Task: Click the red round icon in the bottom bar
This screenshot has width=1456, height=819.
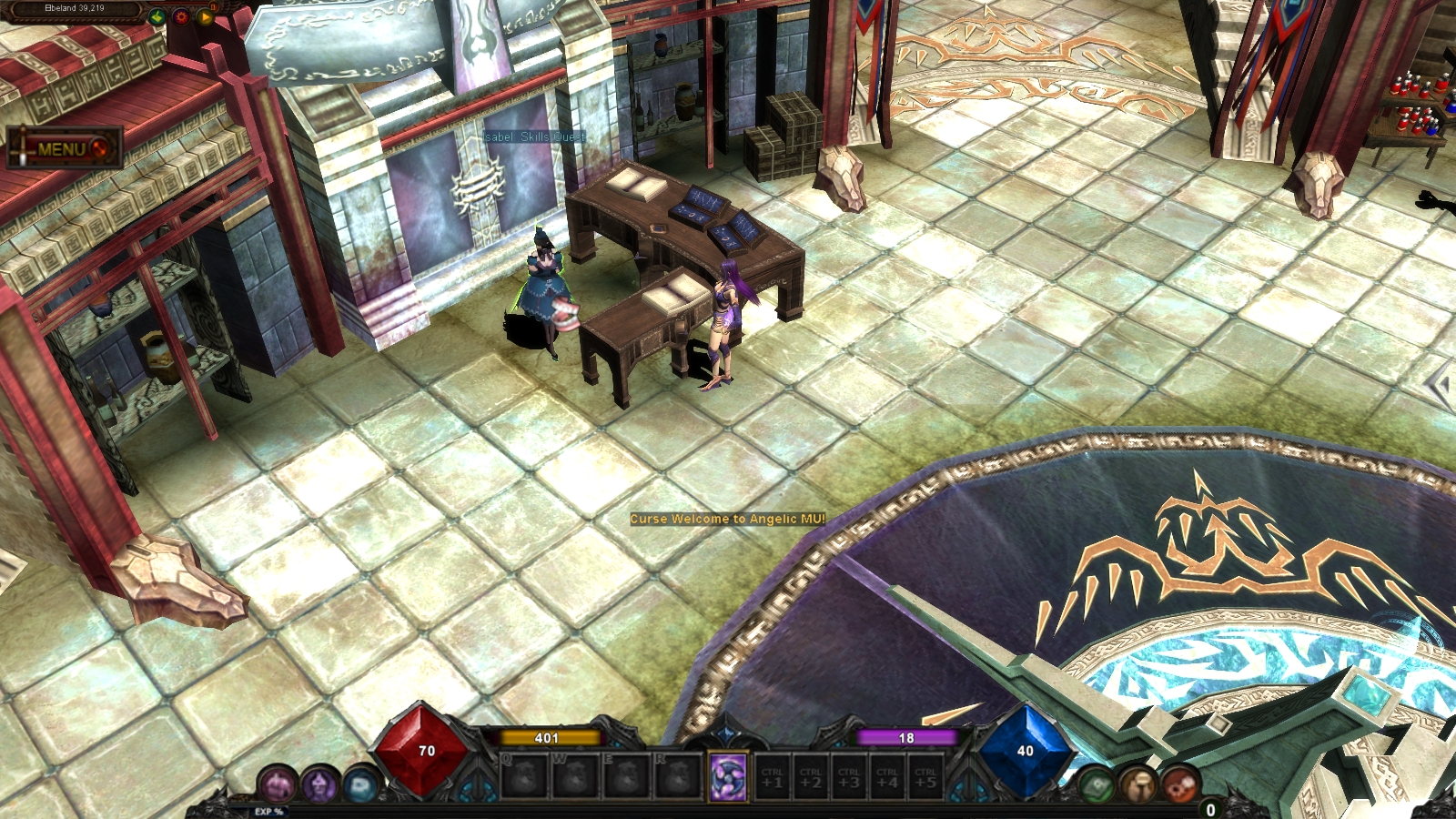Action: [x=1179, y=784]
